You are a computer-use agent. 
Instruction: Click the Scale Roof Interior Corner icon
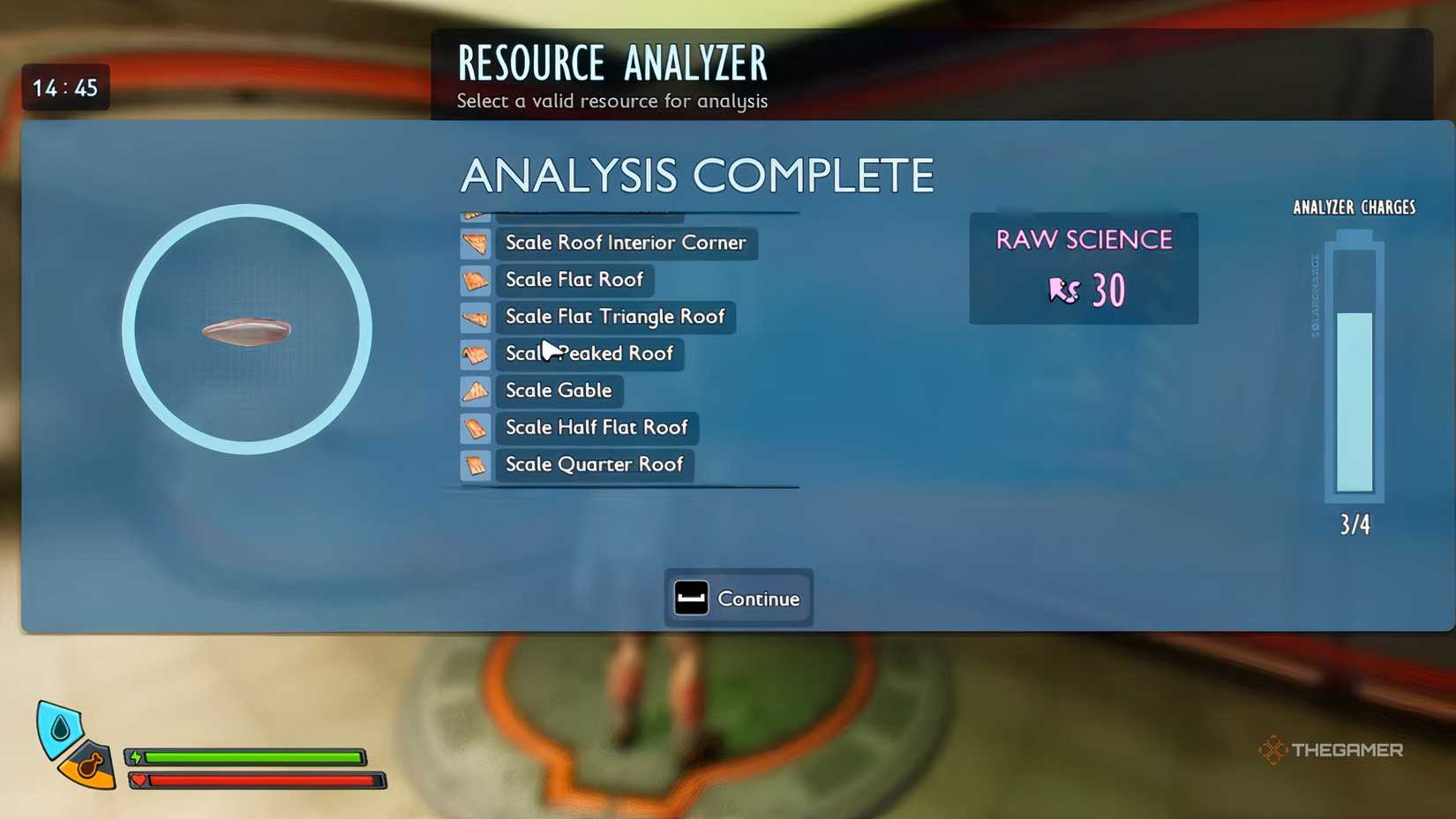[x=476, y=244]
